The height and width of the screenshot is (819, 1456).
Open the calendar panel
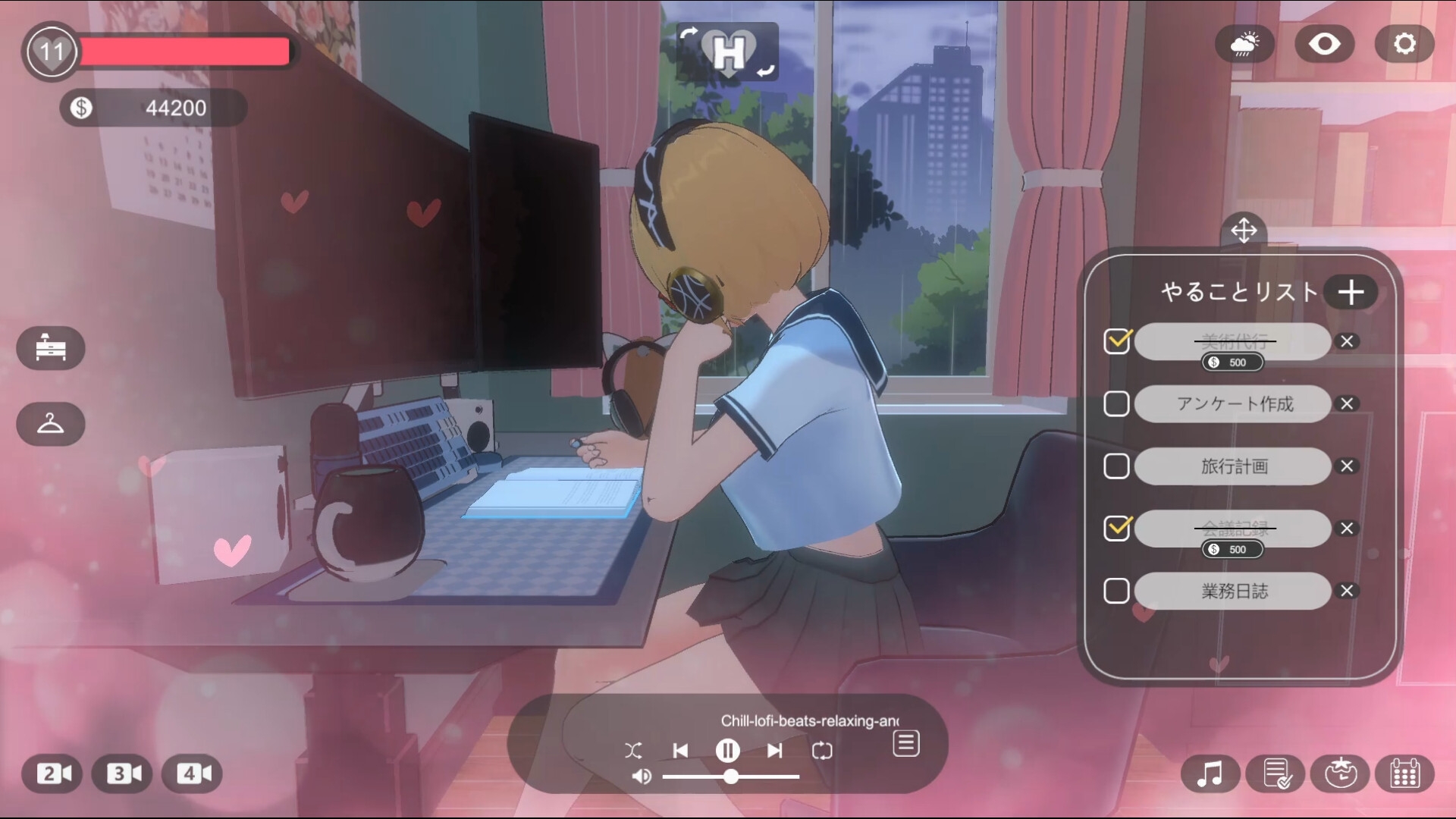click(x=1404, y=774)
